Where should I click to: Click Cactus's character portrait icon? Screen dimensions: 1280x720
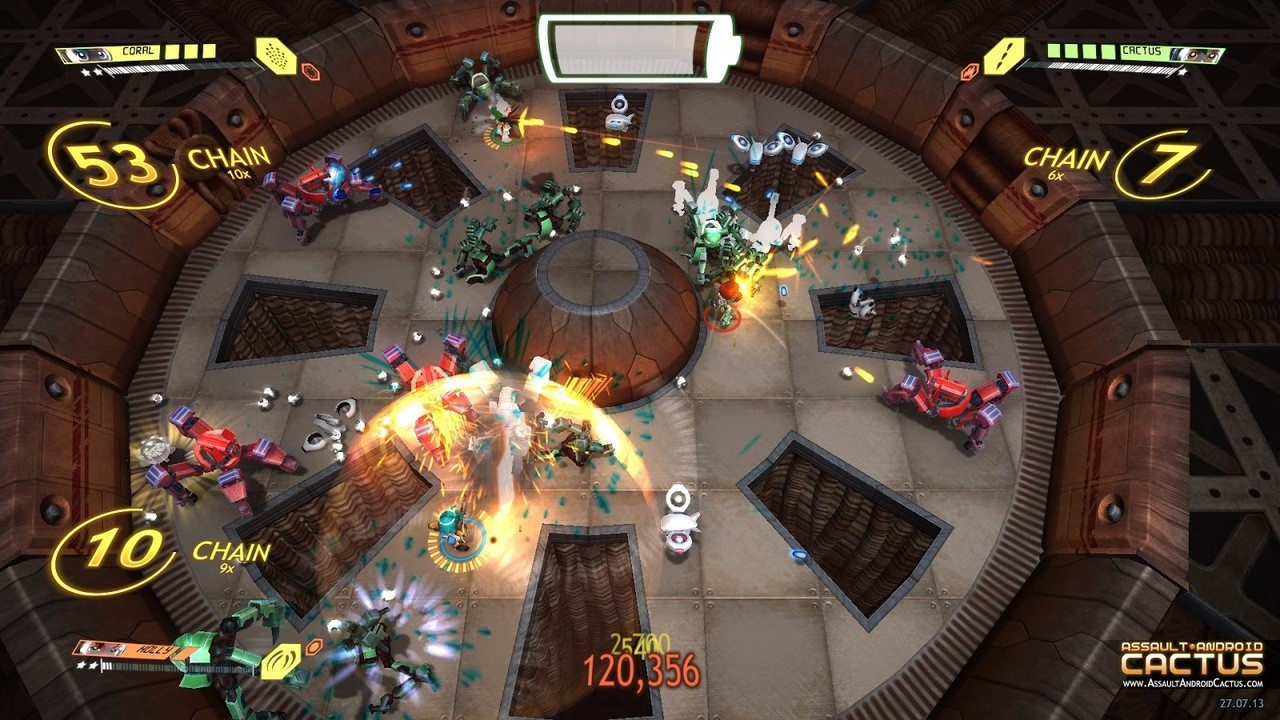click(1196, 53)
